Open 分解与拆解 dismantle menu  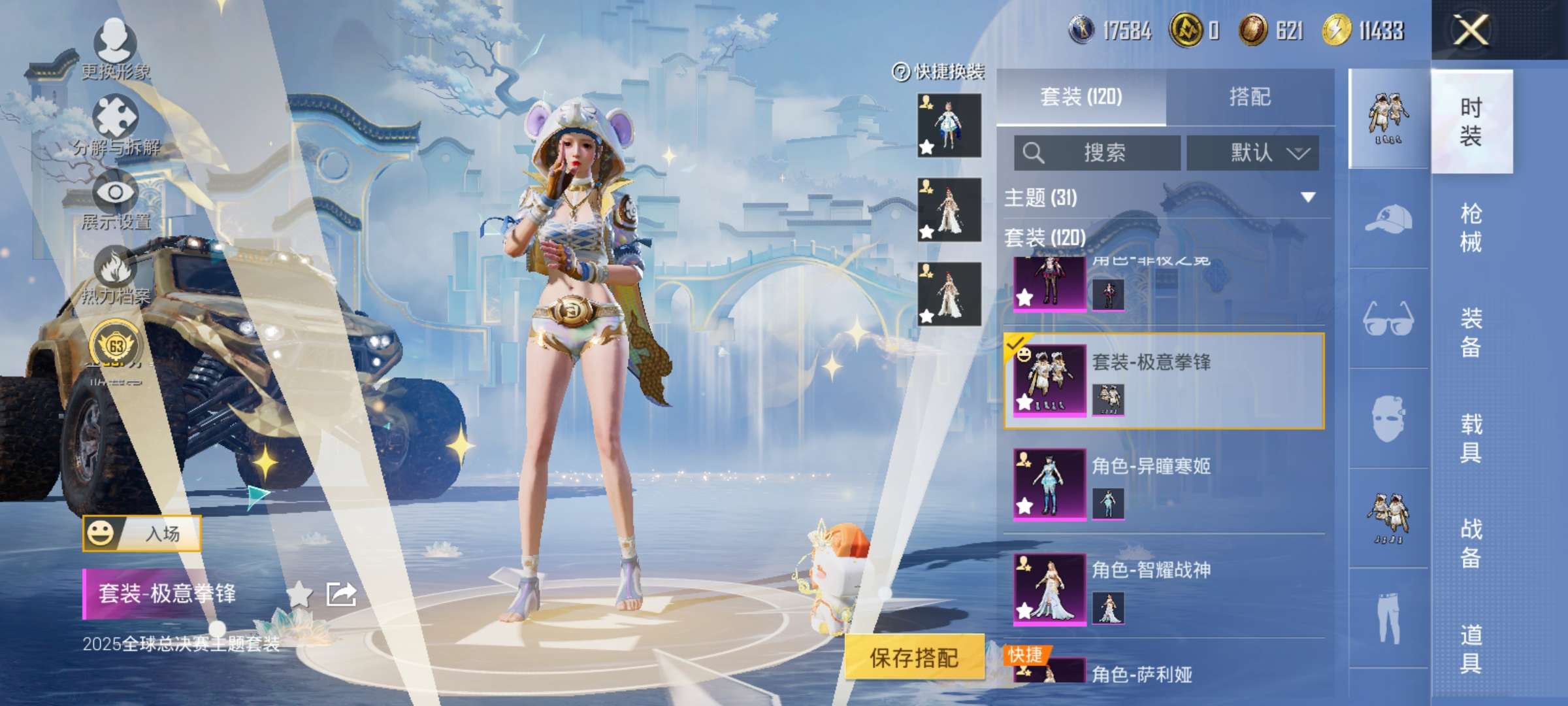[x=116, y=124]
